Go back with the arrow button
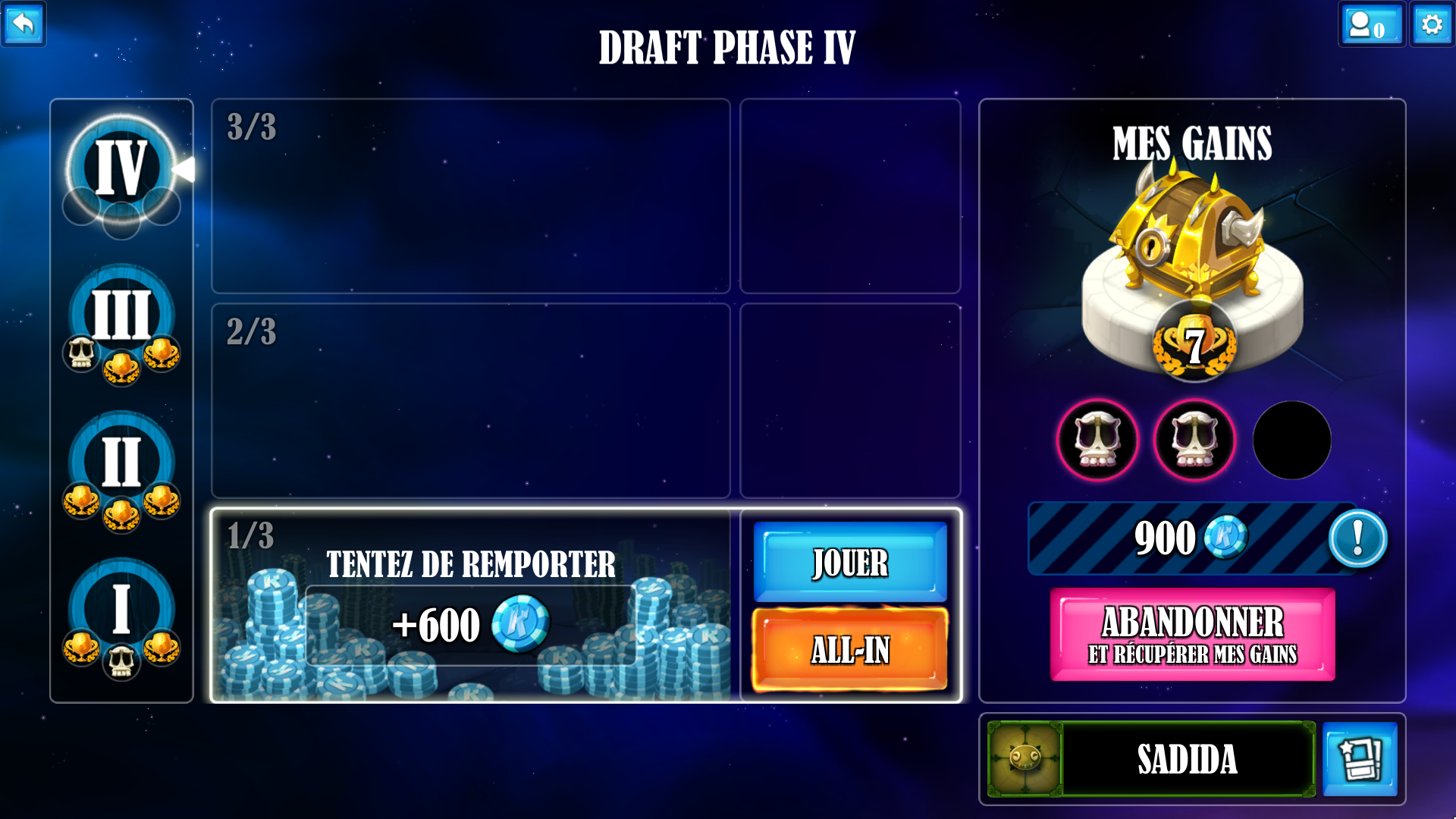1456x819 pixels. coord(24,24)
